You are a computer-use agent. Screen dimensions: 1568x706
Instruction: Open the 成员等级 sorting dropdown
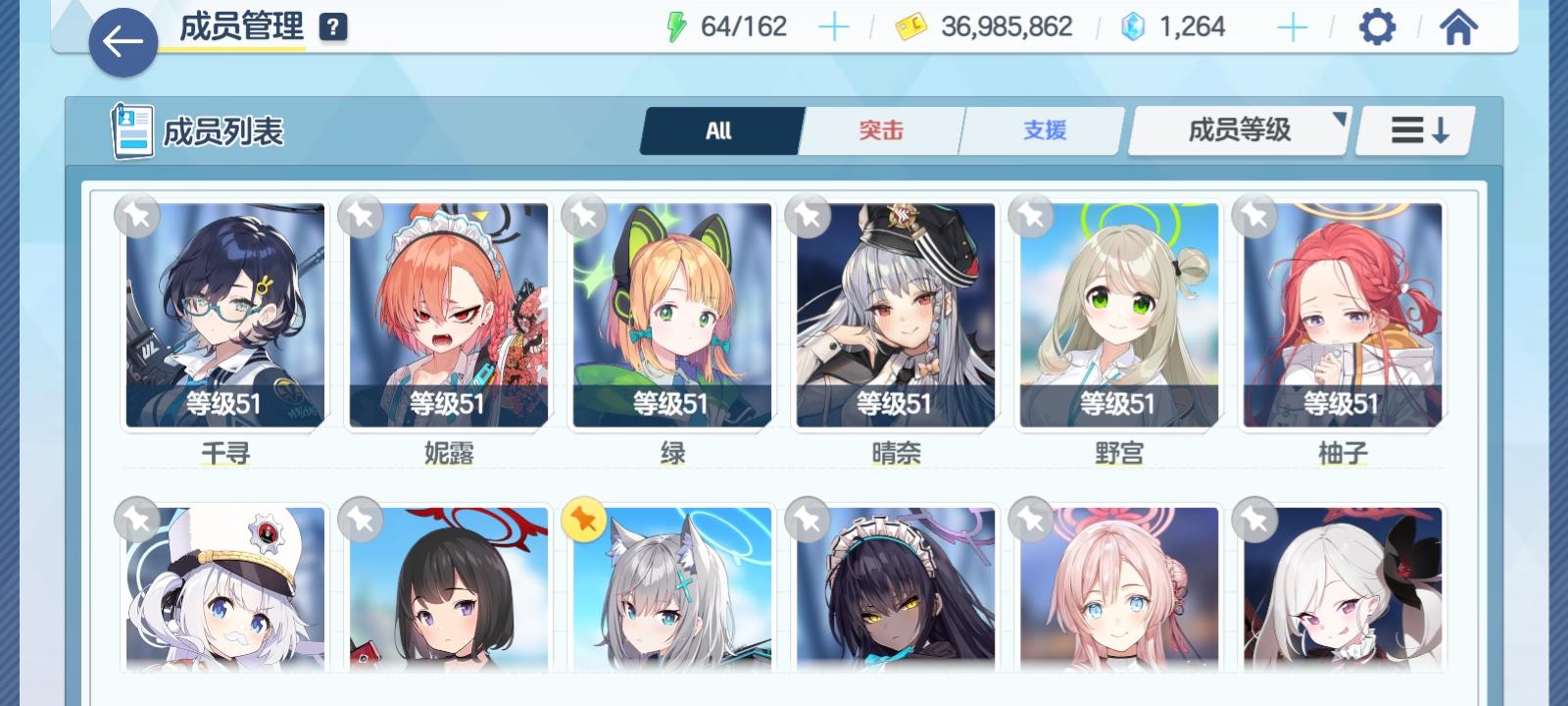click(x=1238, y=129)
